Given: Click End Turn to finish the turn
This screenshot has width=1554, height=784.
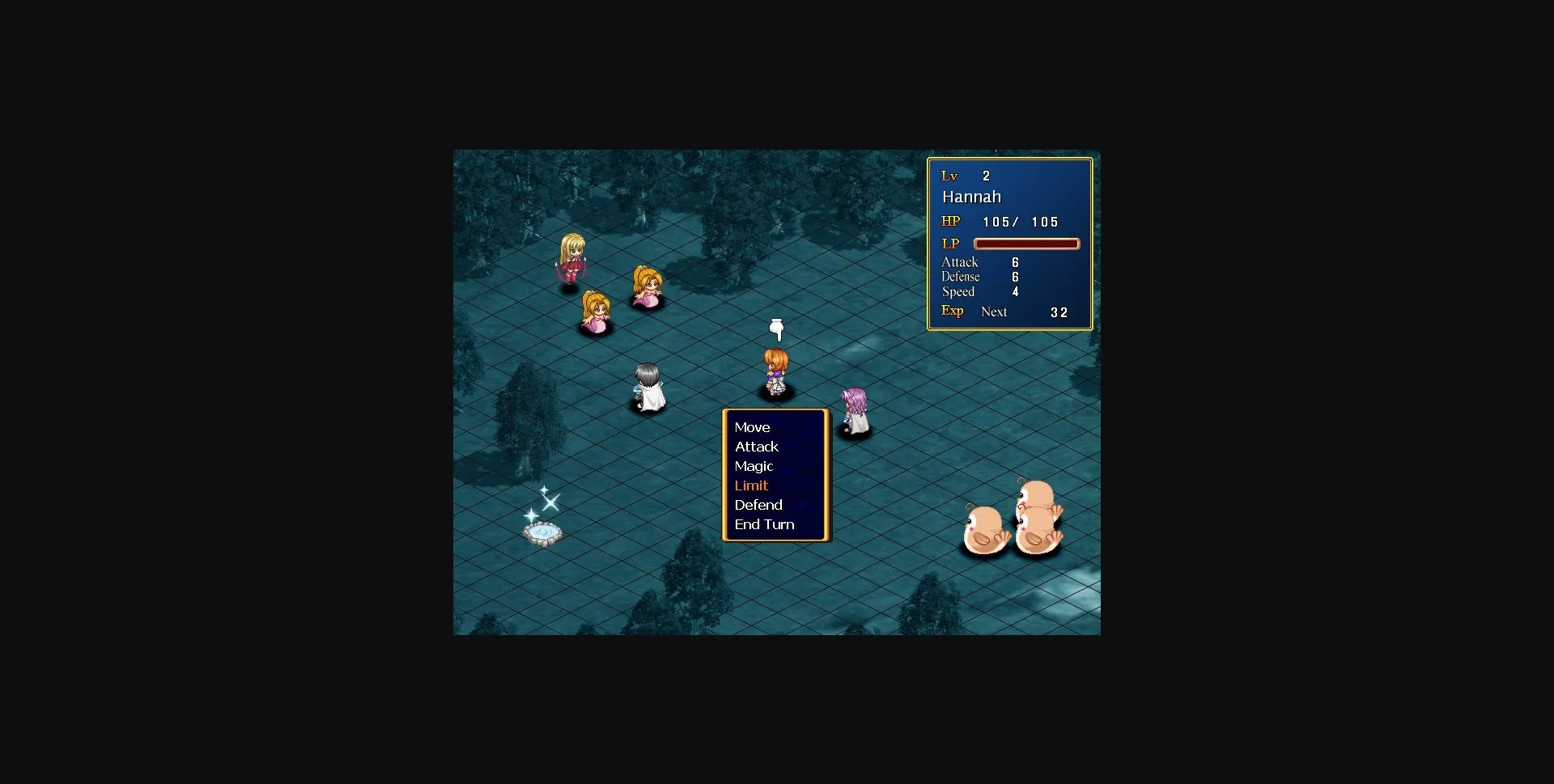Looking at the screenshot, I should point(764,524).
